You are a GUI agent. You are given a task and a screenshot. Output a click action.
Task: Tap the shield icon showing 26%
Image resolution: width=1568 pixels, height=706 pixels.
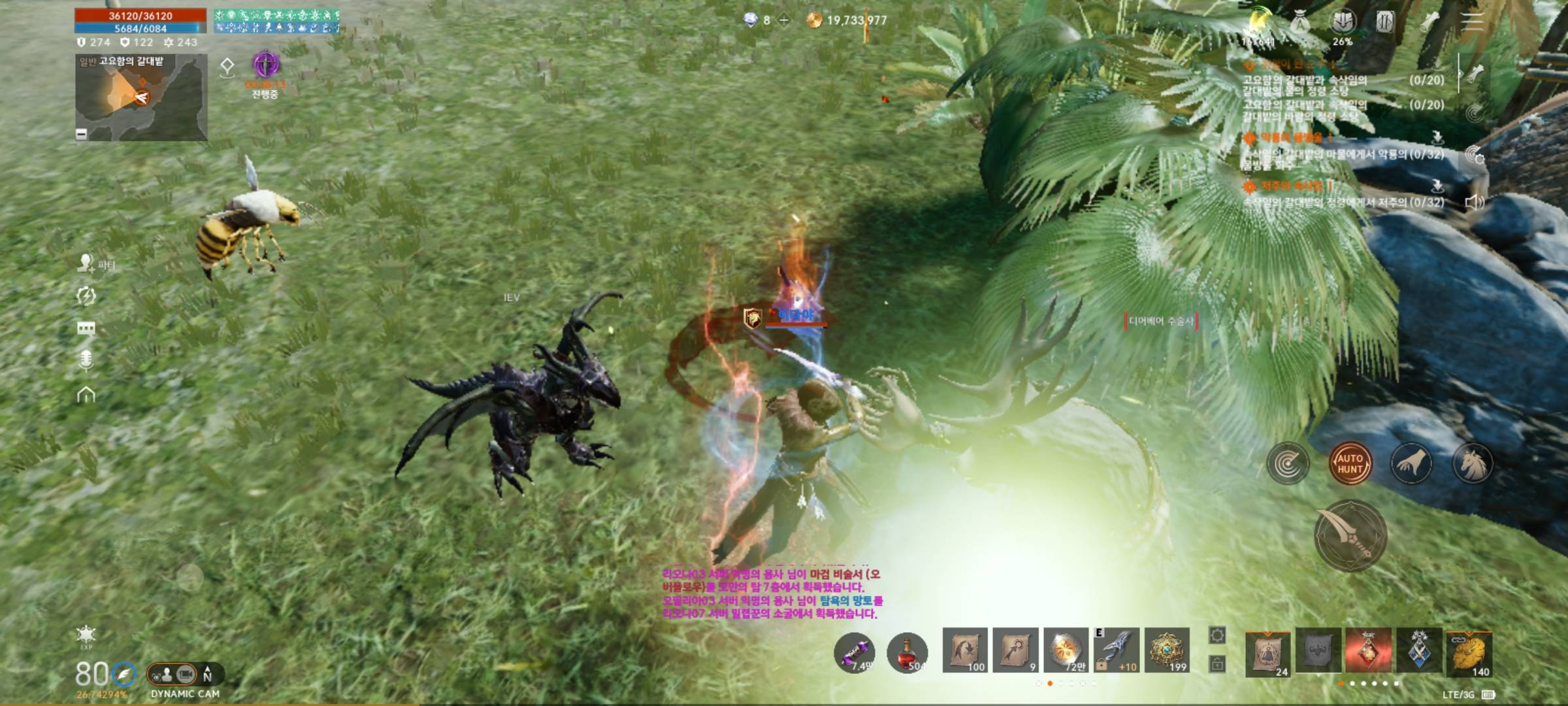pyautogui.click(x=1343, y=22)
